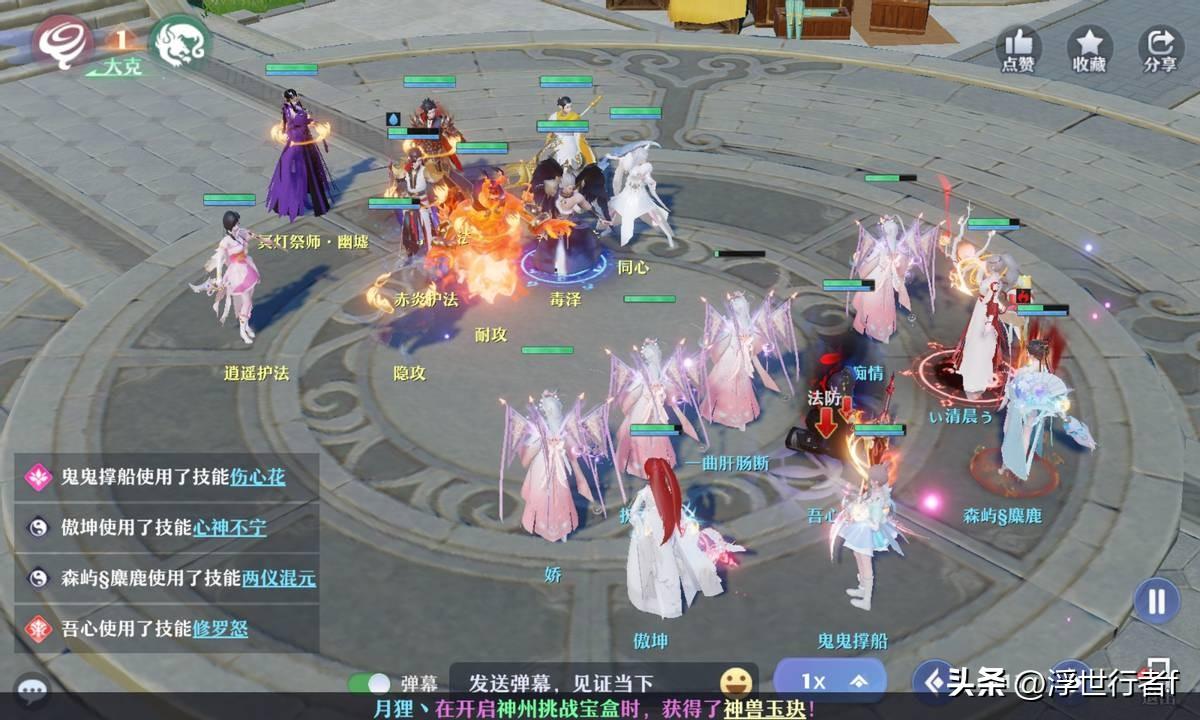Screen dimensions: 1200x720
Task: Open the 伤心花 skill link in log
Action: pos(258,477)
